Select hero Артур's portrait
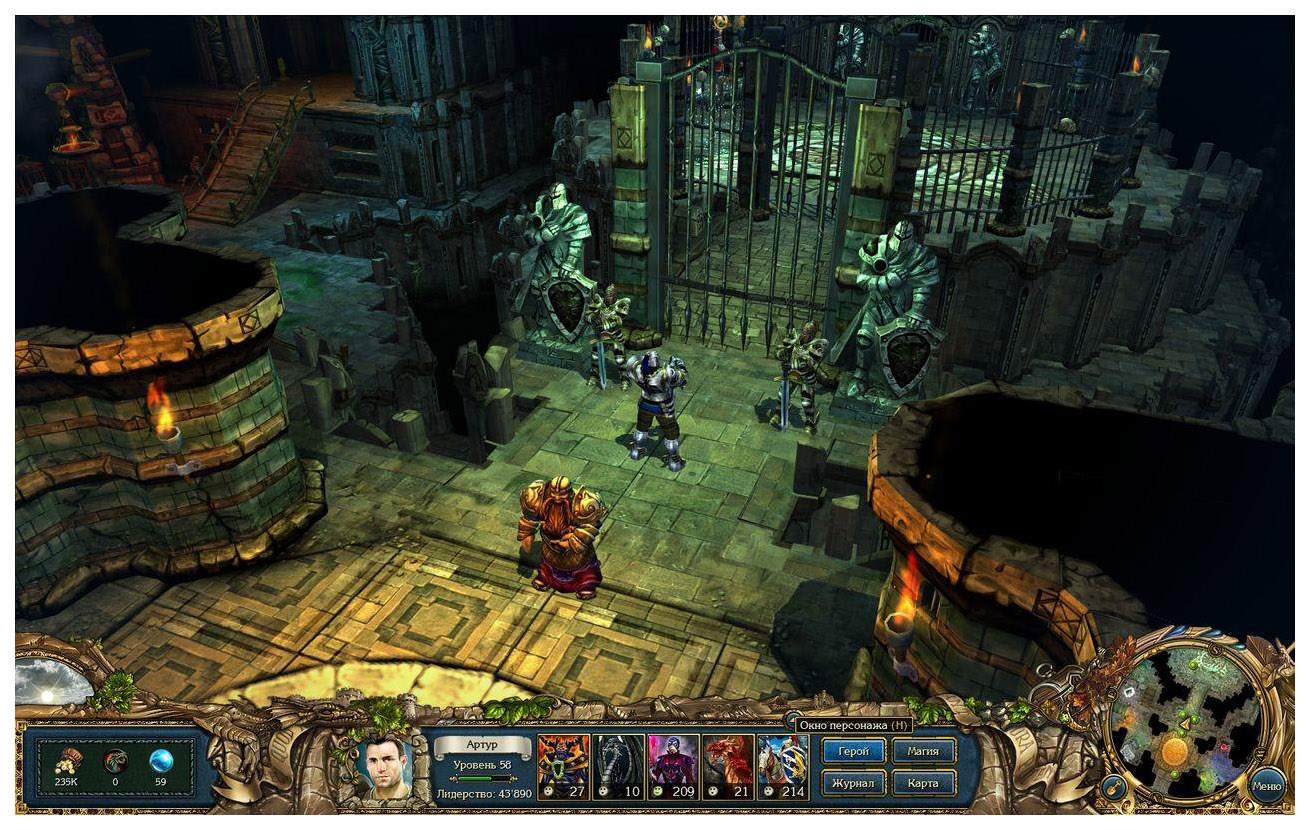 385,767
